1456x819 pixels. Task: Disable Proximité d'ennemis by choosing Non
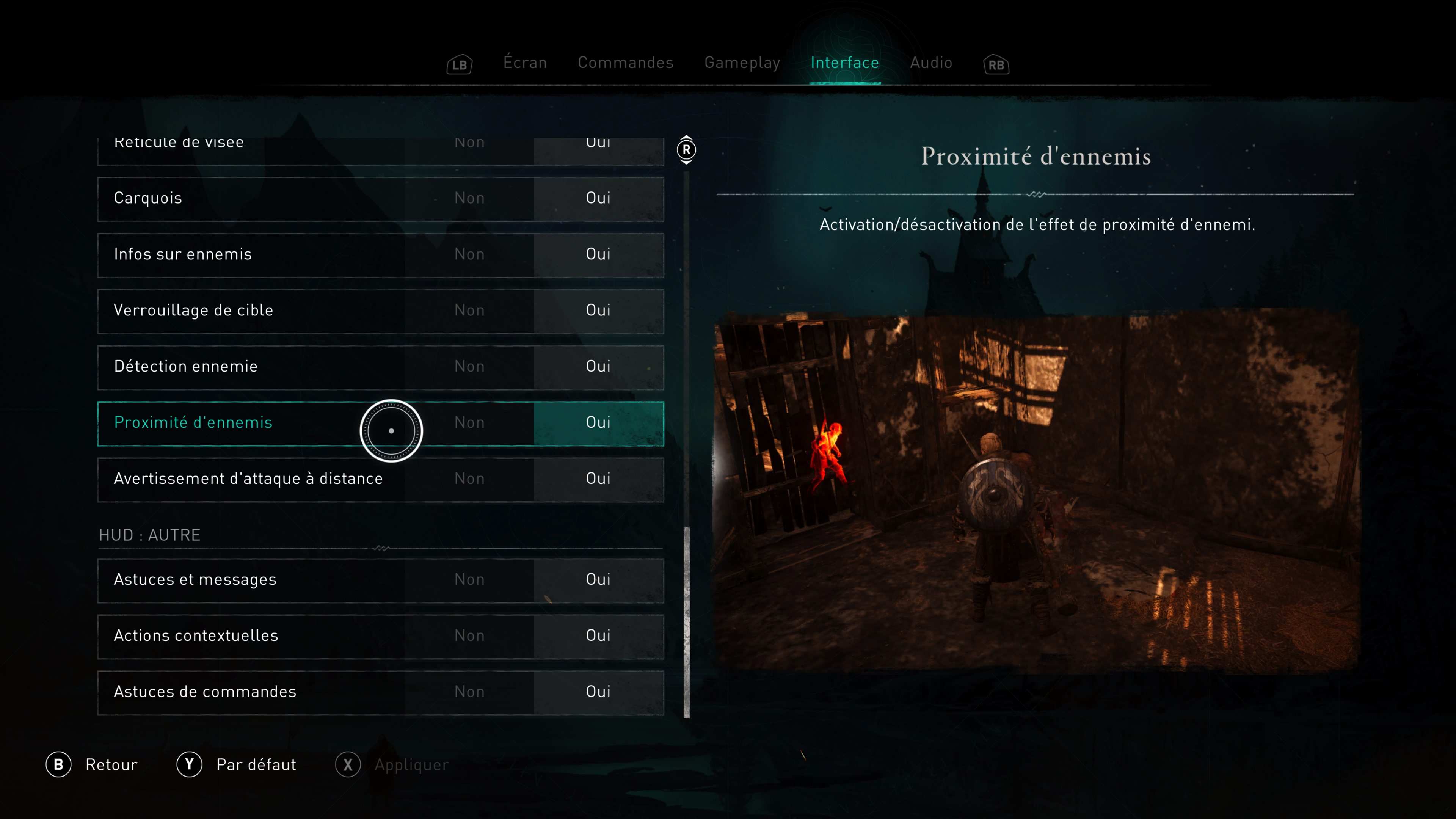coord(469,423)
